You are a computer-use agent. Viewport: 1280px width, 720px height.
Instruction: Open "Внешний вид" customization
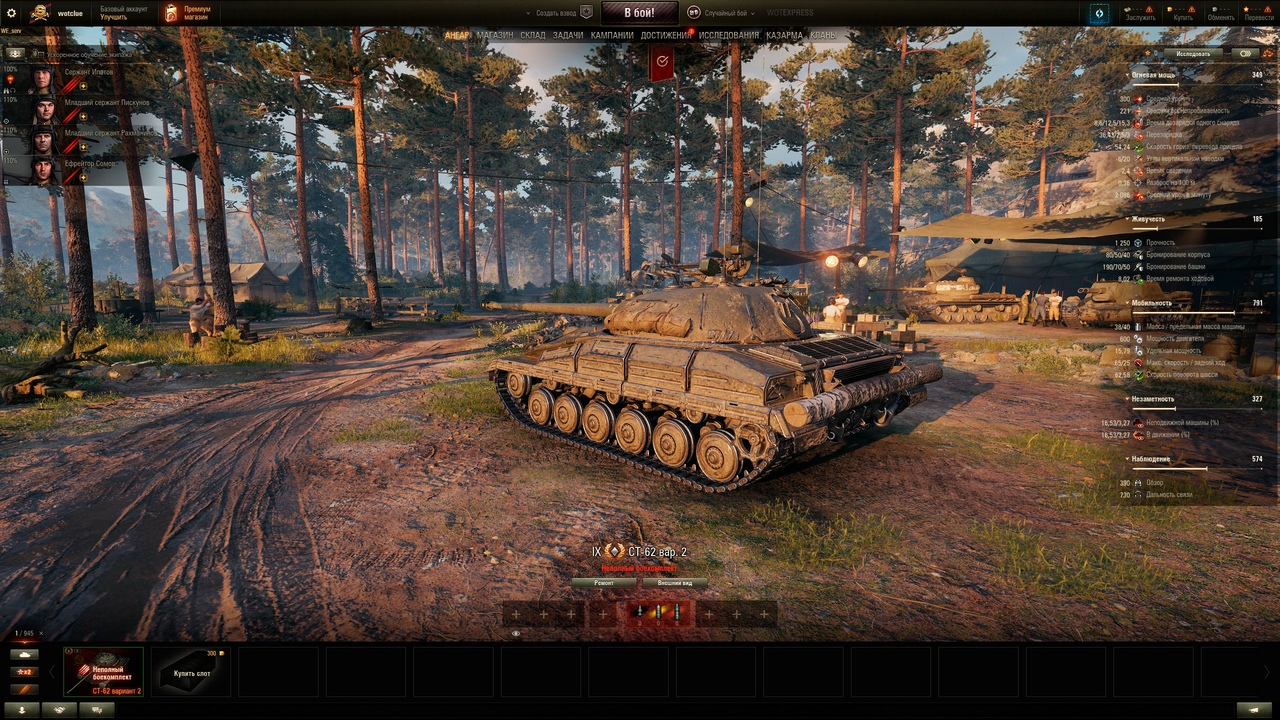[675, 582]
